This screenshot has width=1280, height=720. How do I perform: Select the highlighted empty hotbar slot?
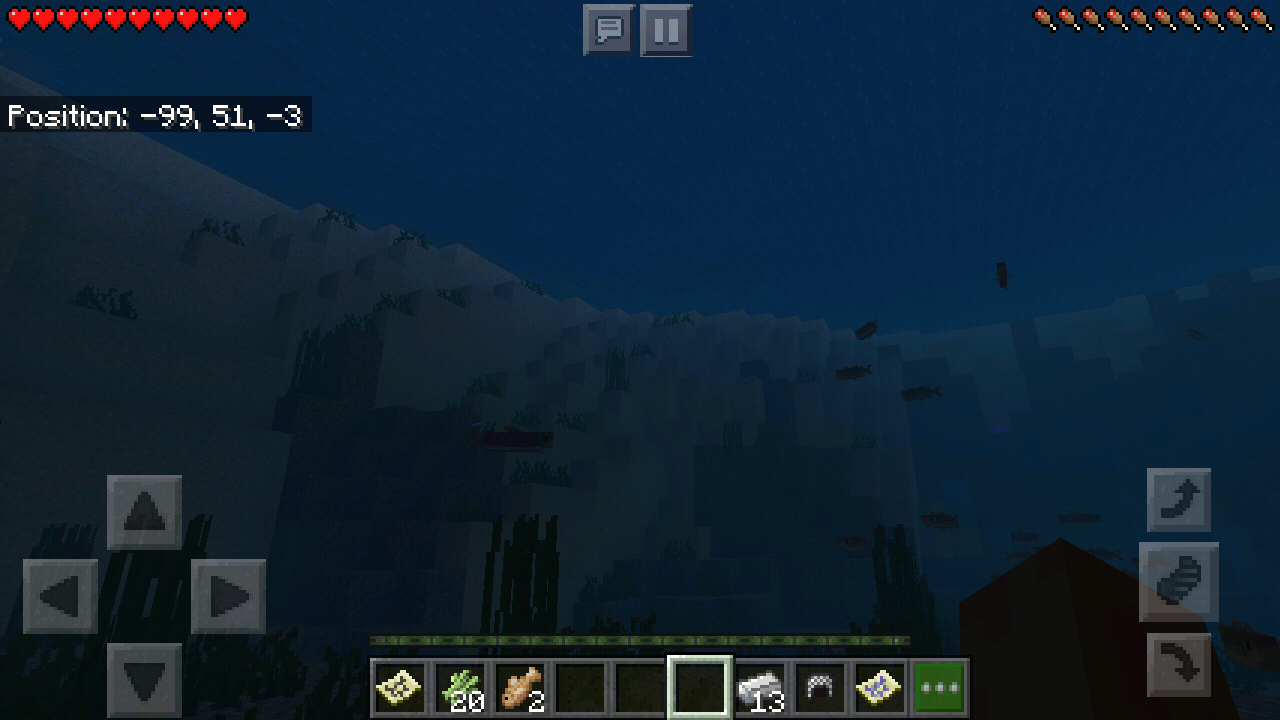click(x=702, y=684)
